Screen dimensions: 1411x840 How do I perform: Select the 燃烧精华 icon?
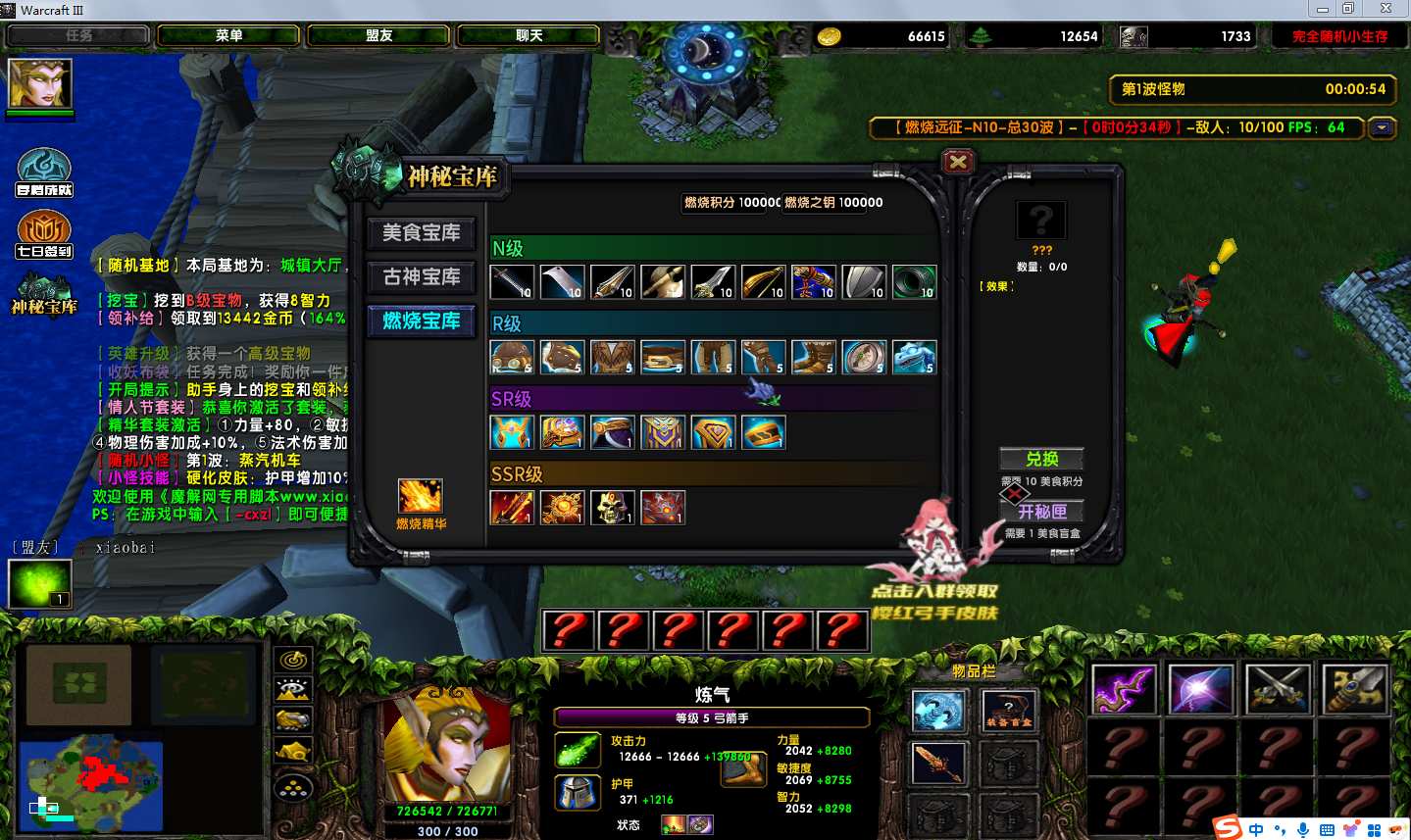pyautogui.click(x=420, y=497)
